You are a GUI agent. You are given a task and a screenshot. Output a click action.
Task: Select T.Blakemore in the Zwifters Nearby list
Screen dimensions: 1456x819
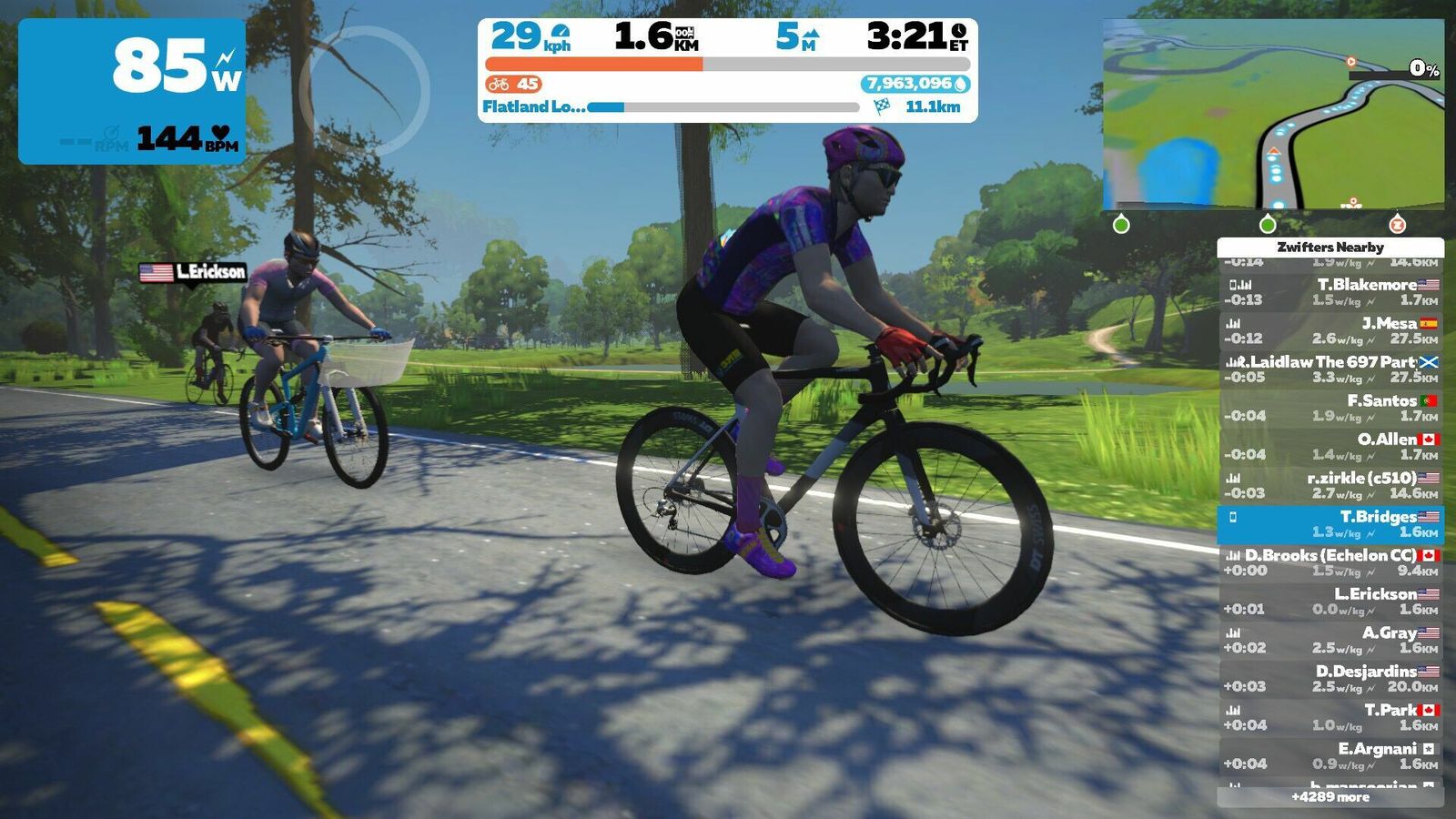coord(1330,292)
